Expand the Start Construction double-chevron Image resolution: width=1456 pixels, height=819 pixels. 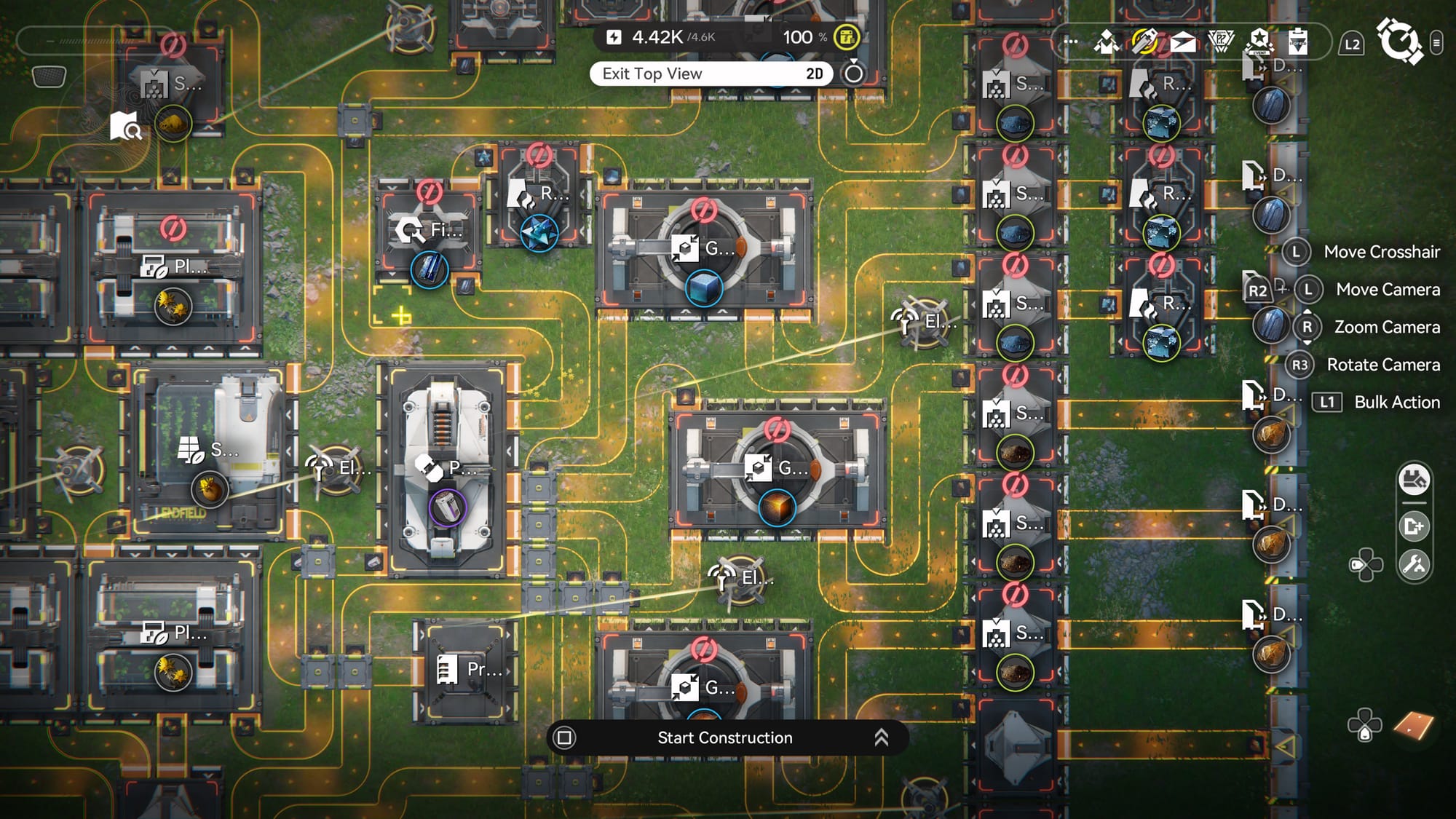click(x=881, y=737)
